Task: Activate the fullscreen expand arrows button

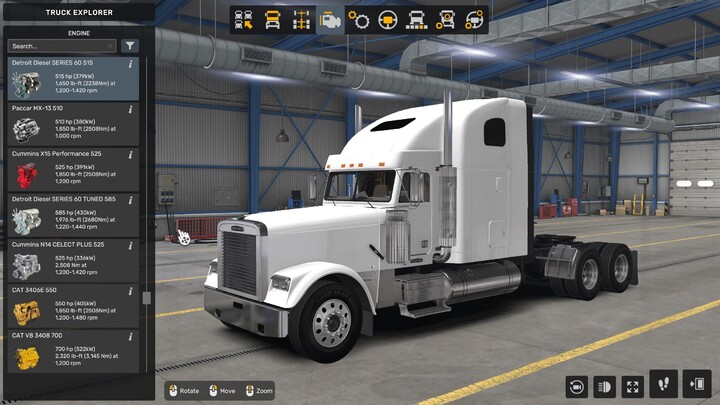Action: pos(633,385)
